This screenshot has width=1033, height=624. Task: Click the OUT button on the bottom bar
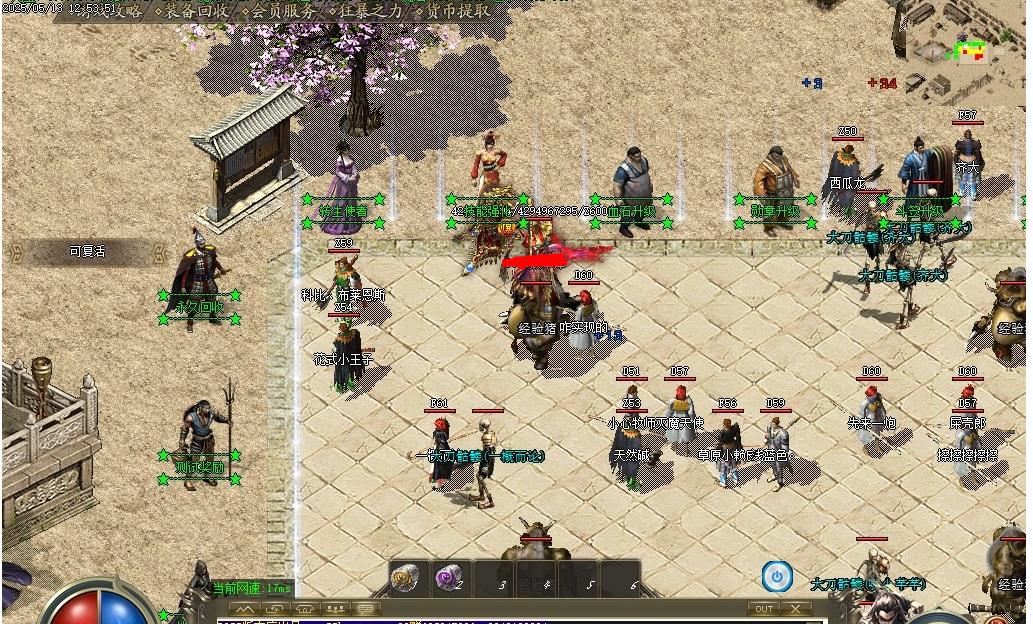pos(764,609)
